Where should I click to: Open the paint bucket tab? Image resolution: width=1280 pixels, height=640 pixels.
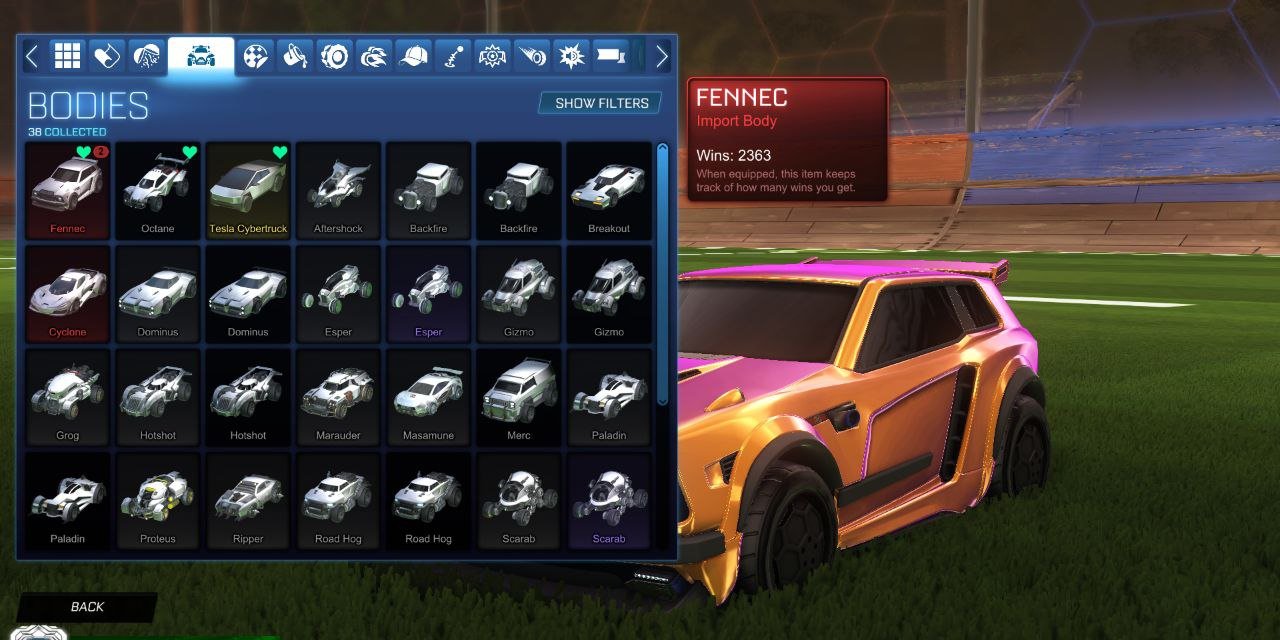click(x=295, y=56)
